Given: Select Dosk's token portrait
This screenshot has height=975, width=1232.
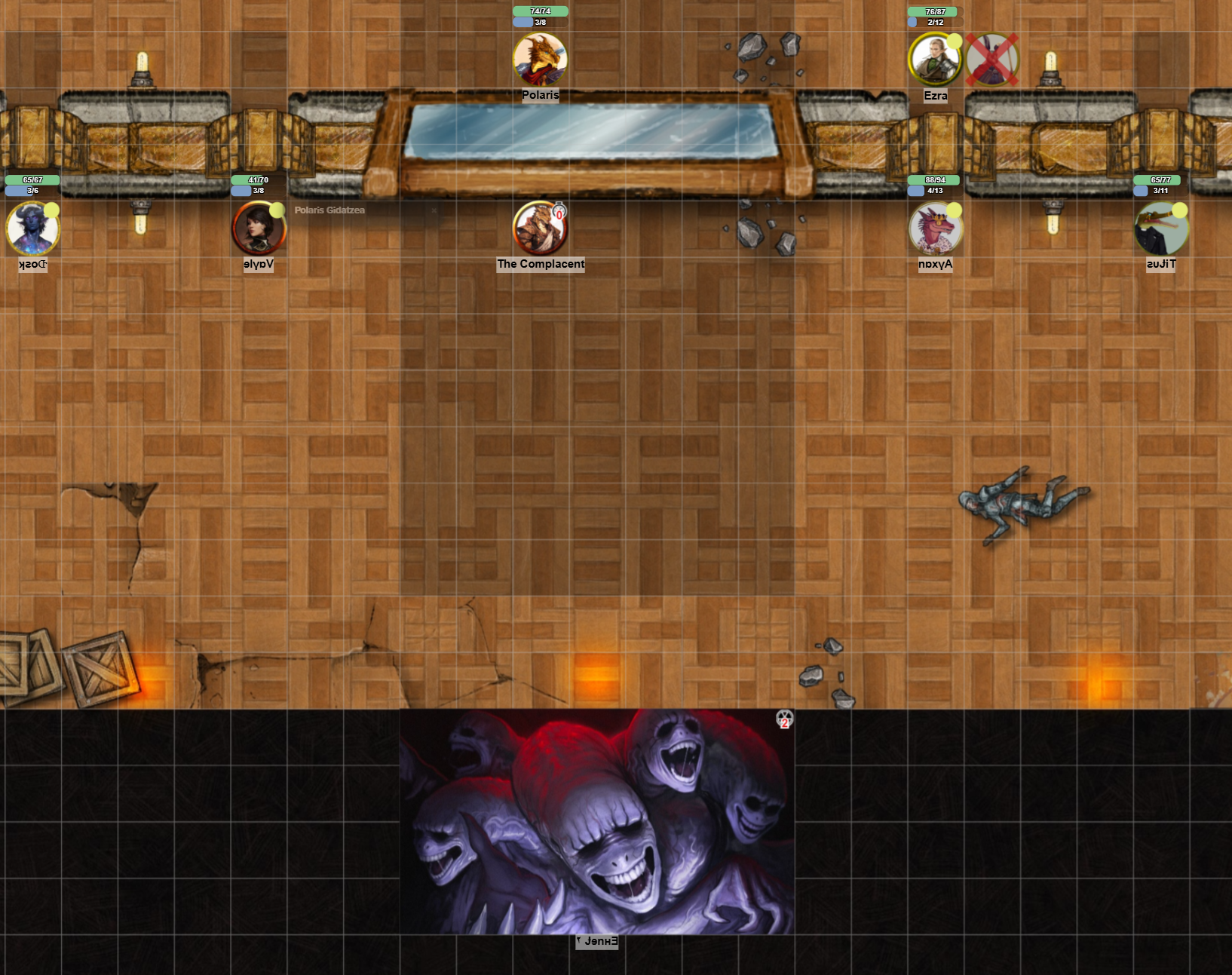Looking at the screenshot, I should pyautogui.click(x=33, y=230).
